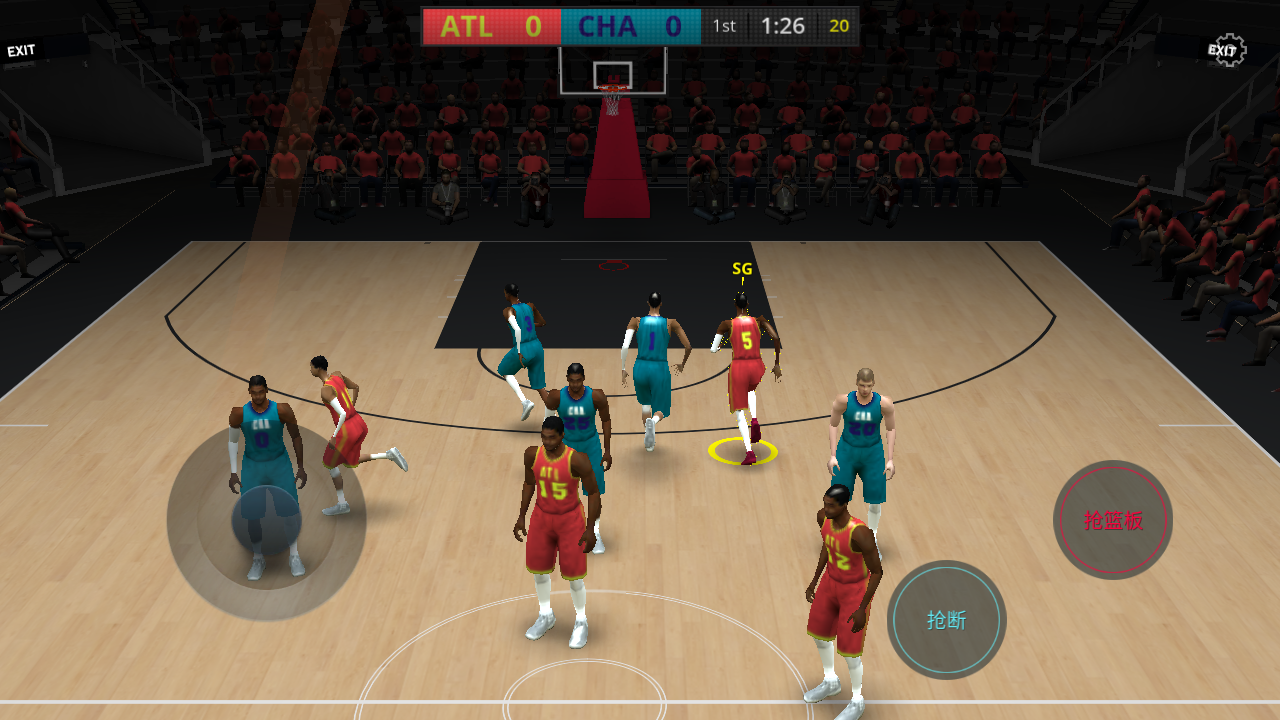The height and width of the screenshot is (720, 1280).
Task: Tap the virtual joystick thumb knob
Action: pos(266,521)
